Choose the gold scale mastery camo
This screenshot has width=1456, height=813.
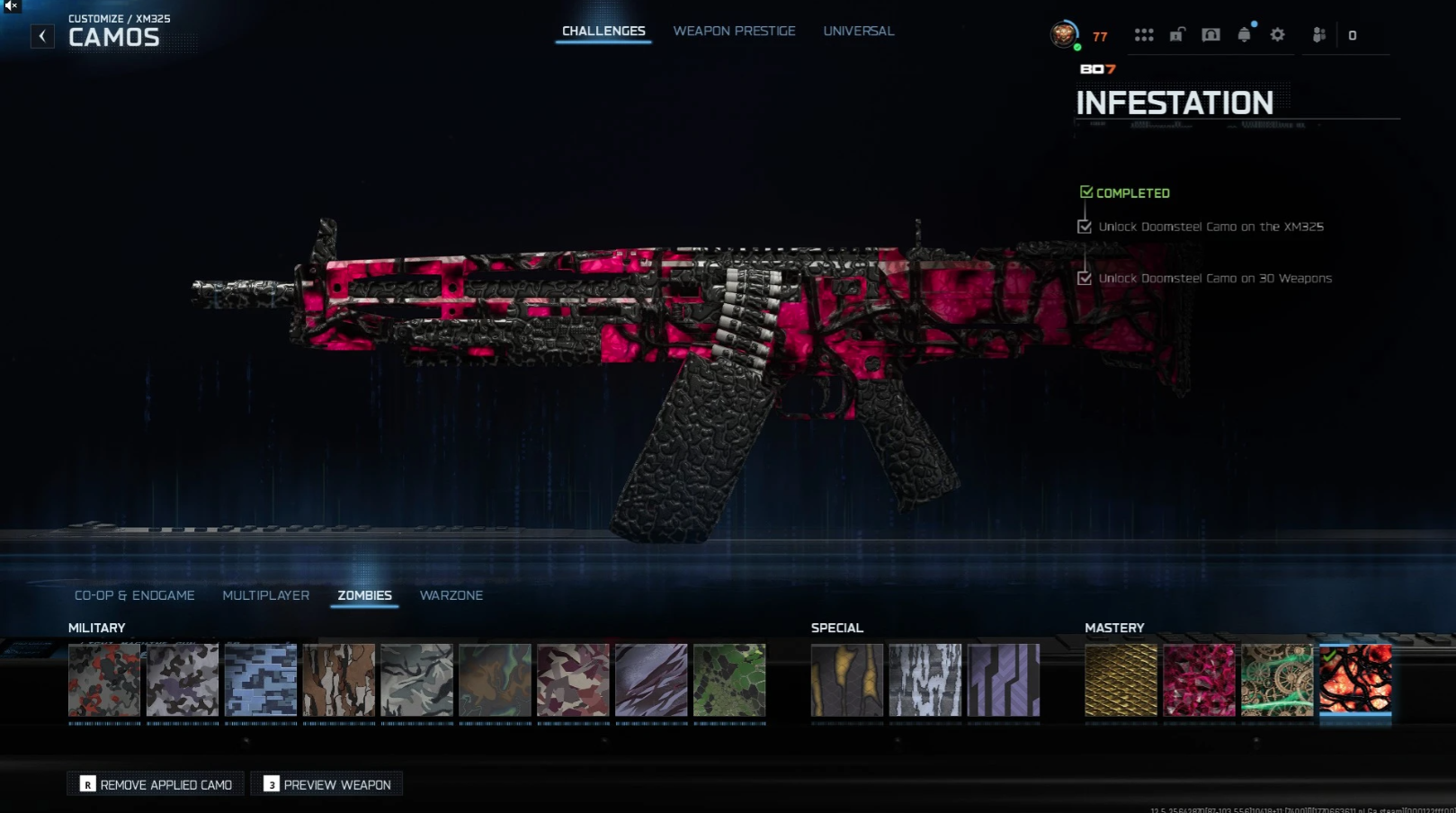(1121, 680)
